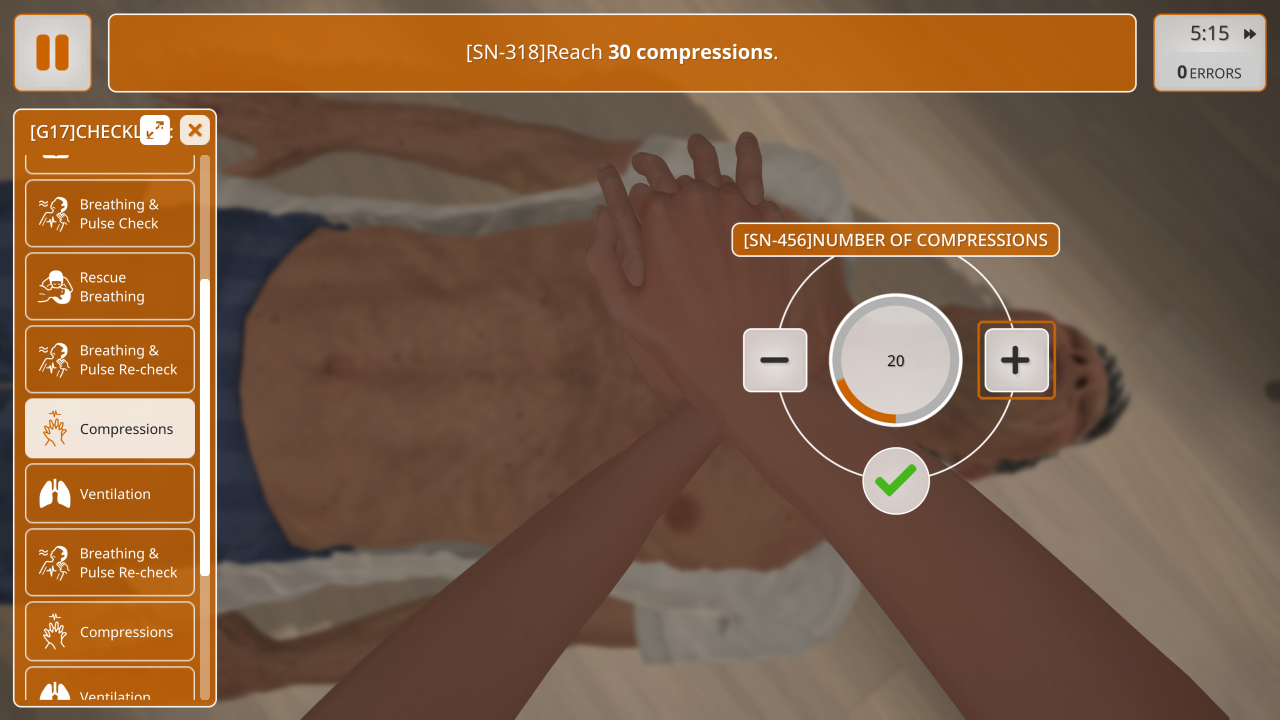Pause the simulation with the pause button

pyautogui.click(x=52, y=53)
